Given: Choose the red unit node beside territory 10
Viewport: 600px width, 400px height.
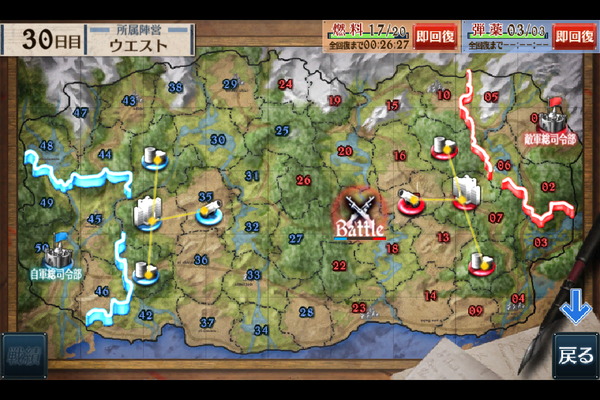Looking at the screenshot, I should tap(444, 148).
